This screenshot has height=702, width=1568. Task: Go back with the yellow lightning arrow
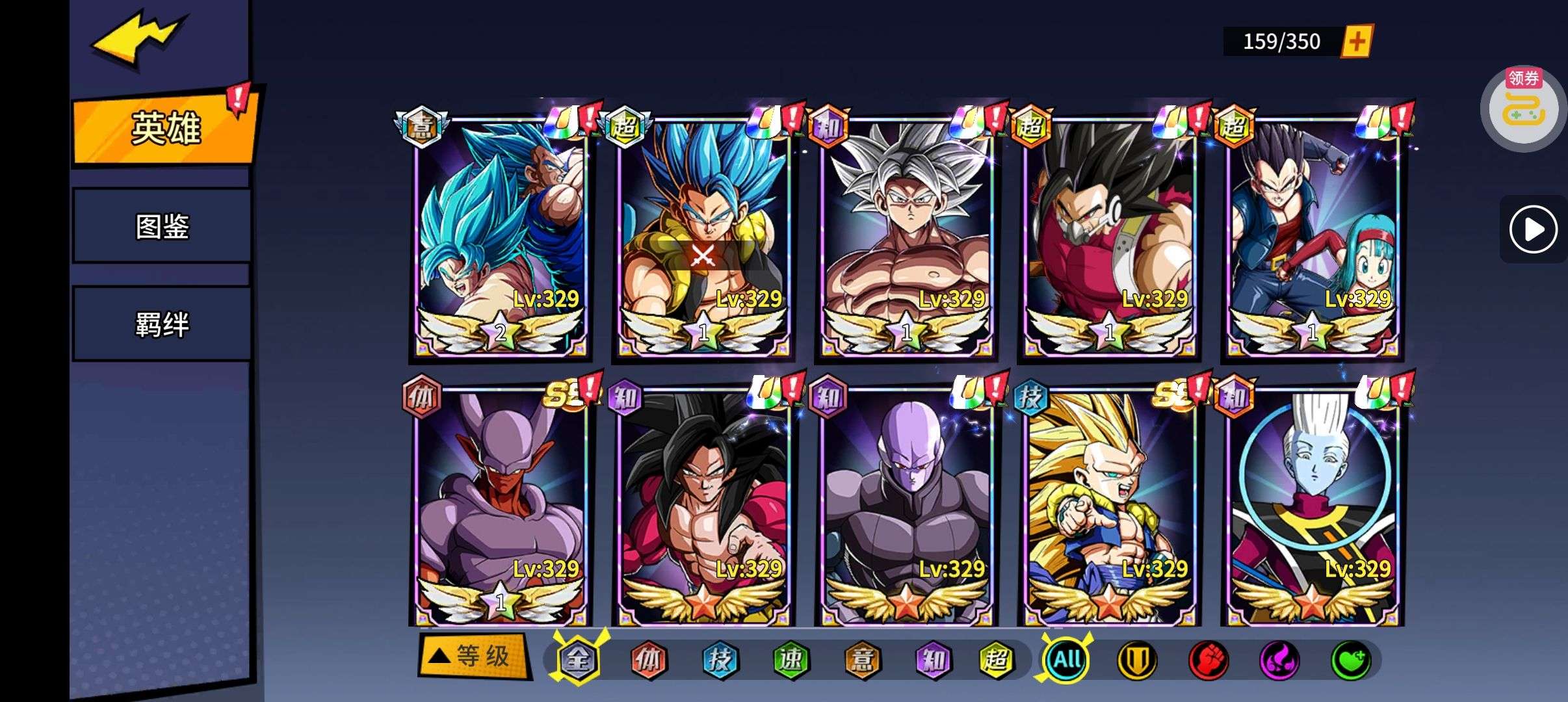tap(138, 40)
